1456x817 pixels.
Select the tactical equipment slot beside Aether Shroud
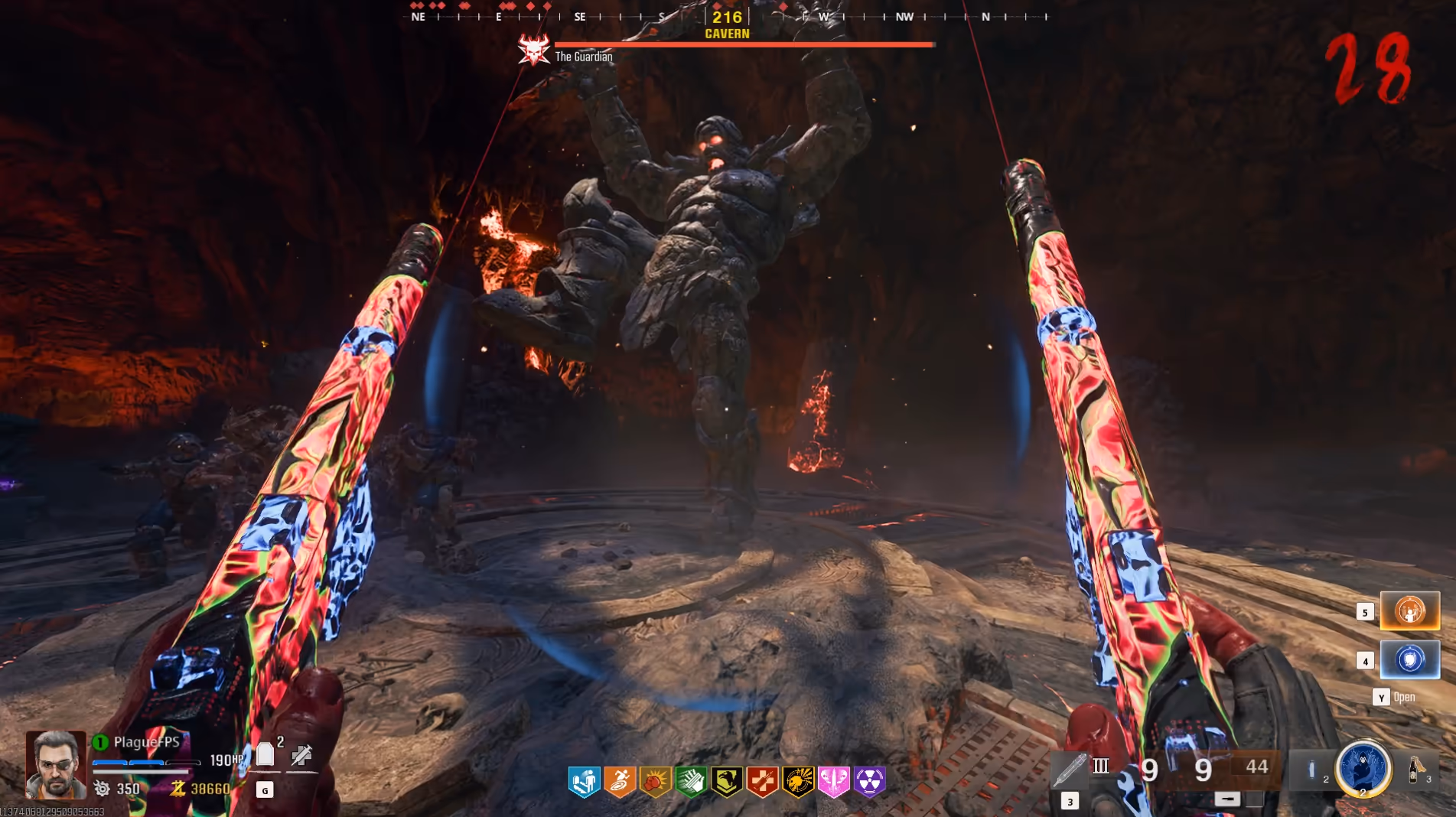(x=1312, y=770)
